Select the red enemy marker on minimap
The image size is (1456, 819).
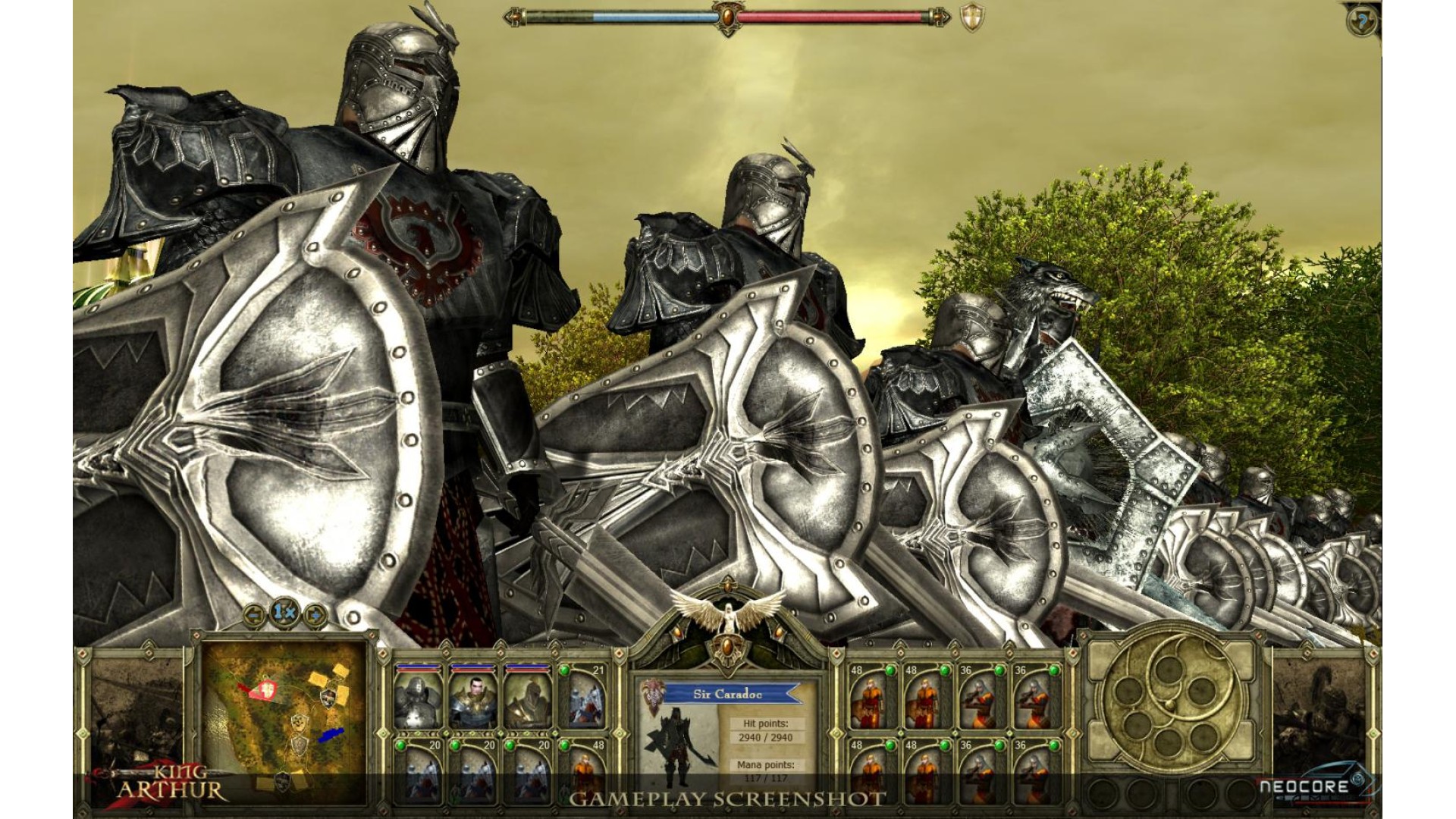point(265,689)
